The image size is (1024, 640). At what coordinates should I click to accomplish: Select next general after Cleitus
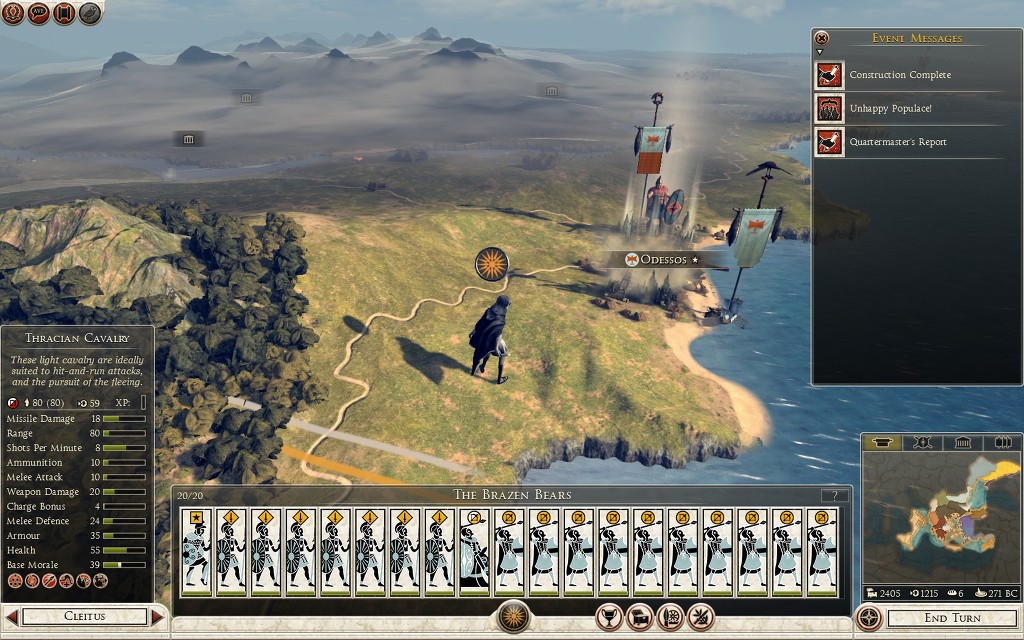[x=157, y=617]
